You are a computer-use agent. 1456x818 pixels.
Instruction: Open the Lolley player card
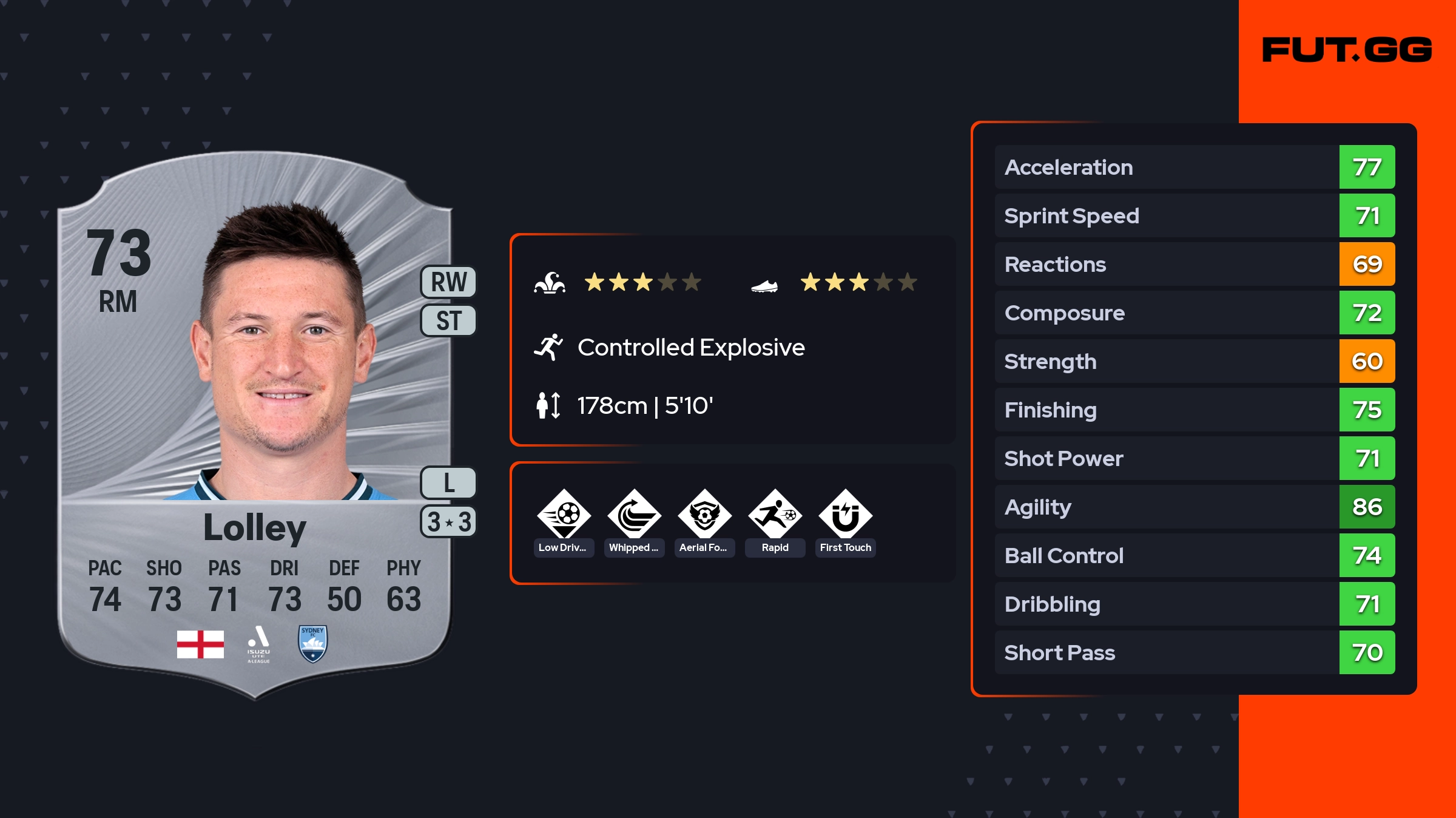click(255, 425)
